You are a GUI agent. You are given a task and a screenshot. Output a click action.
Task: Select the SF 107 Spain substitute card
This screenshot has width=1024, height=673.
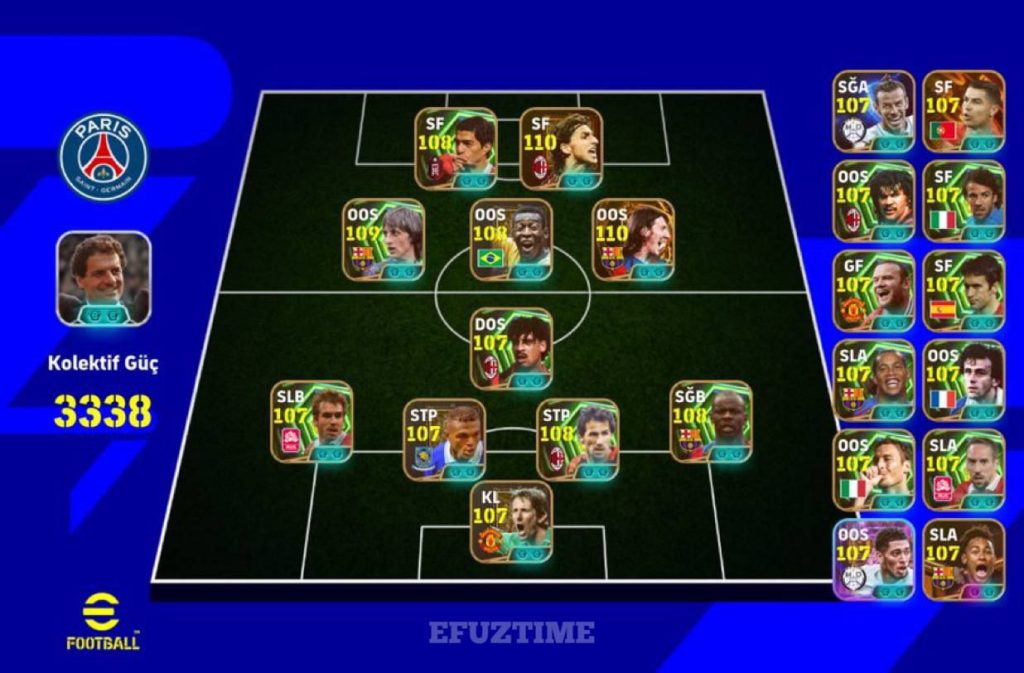tap(964, 290)
